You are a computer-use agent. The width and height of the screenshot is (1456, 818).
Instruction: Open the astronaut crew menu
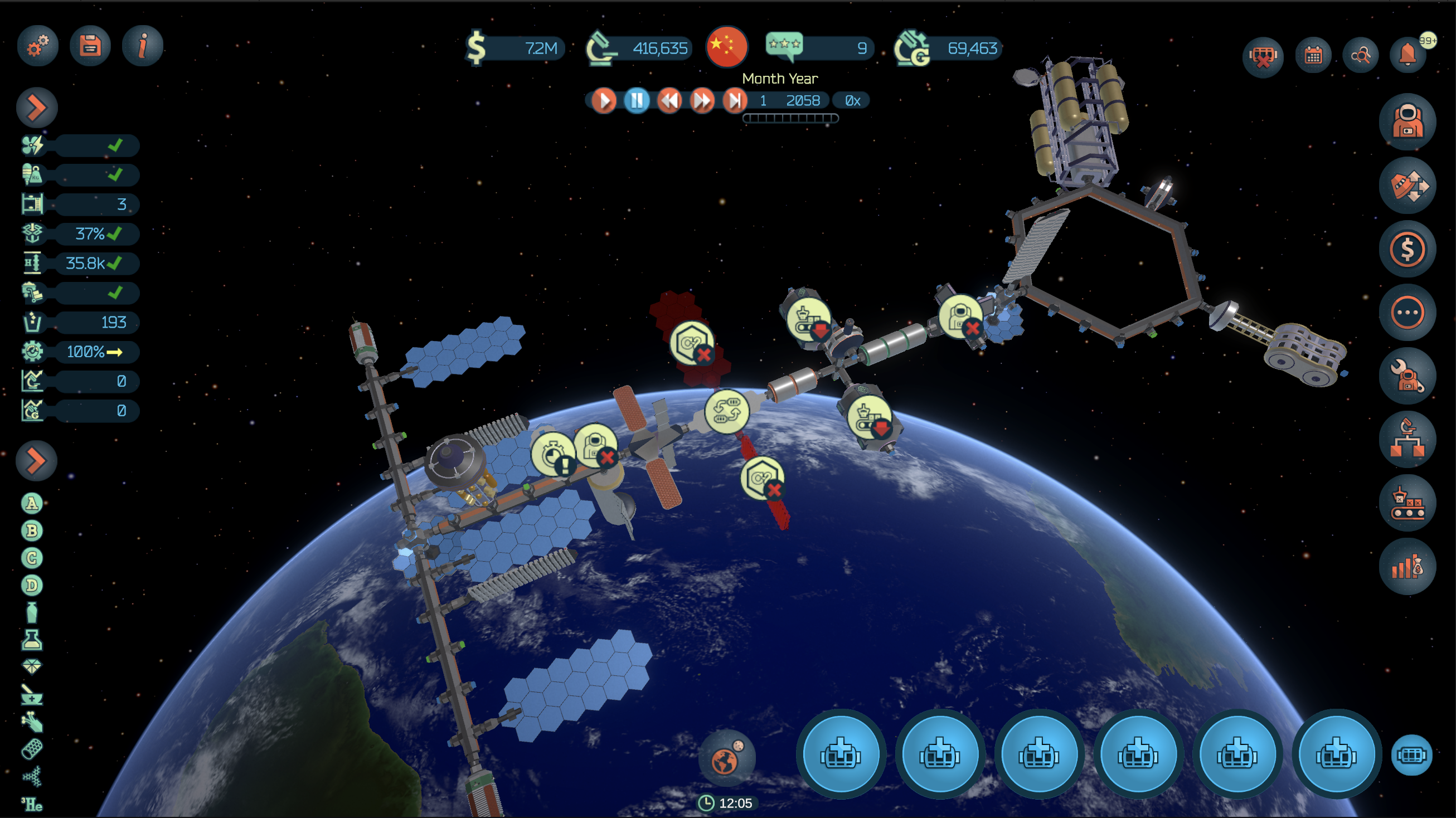click(x=1407, y=122)
